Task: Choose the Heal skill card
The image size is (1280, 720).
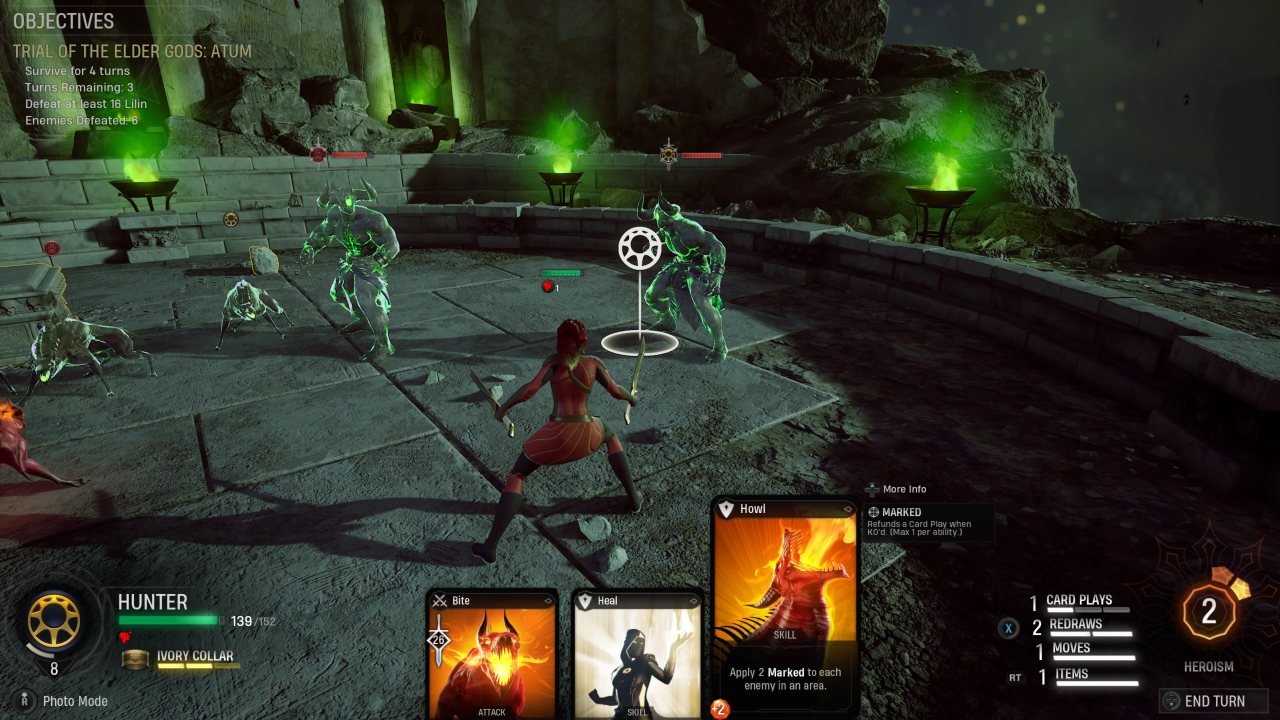Action: [x=637, y=655]
